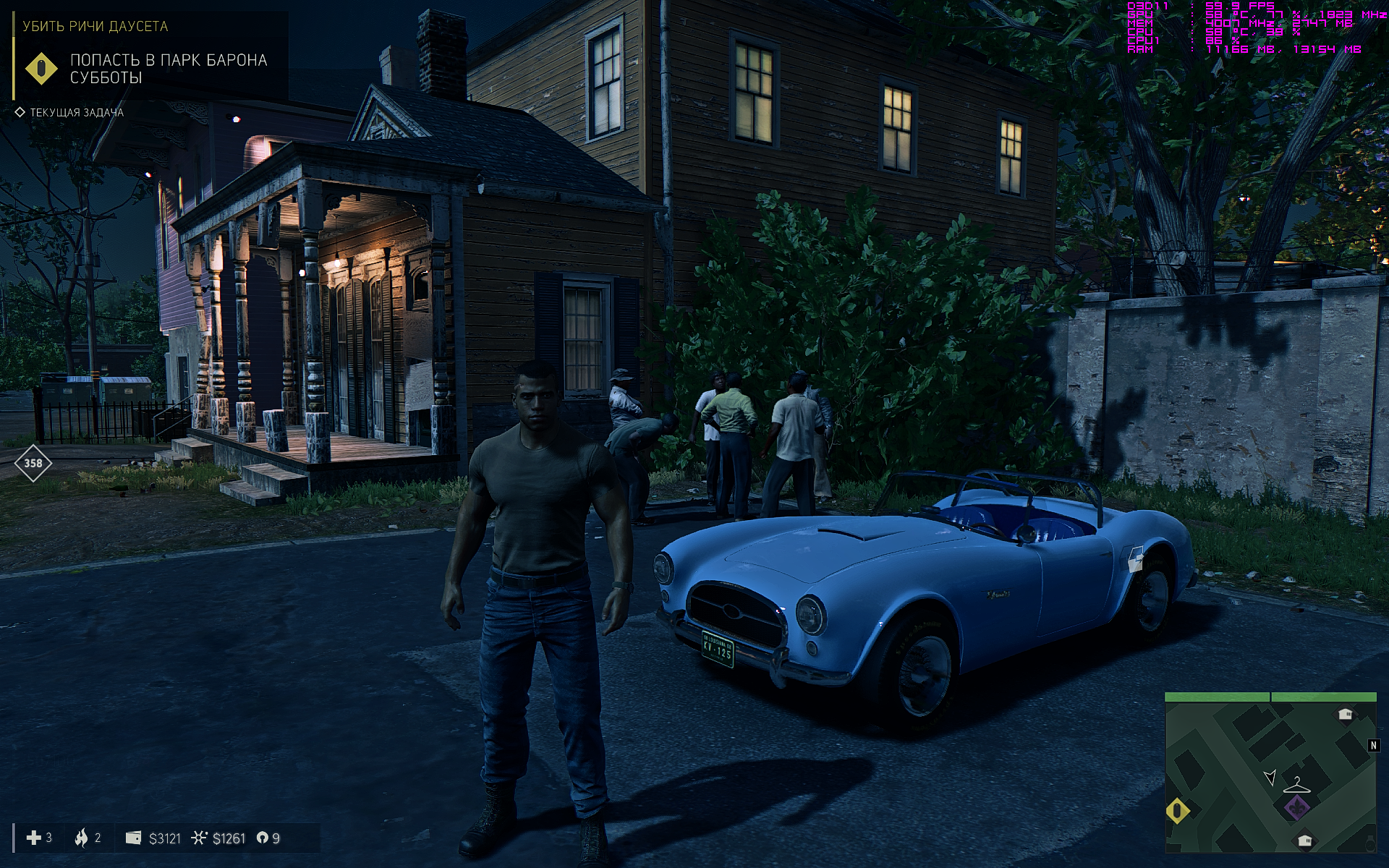Click the stash money icon beside $1261
Screen dimensions: 1389x868
click(x=199, y=838)
